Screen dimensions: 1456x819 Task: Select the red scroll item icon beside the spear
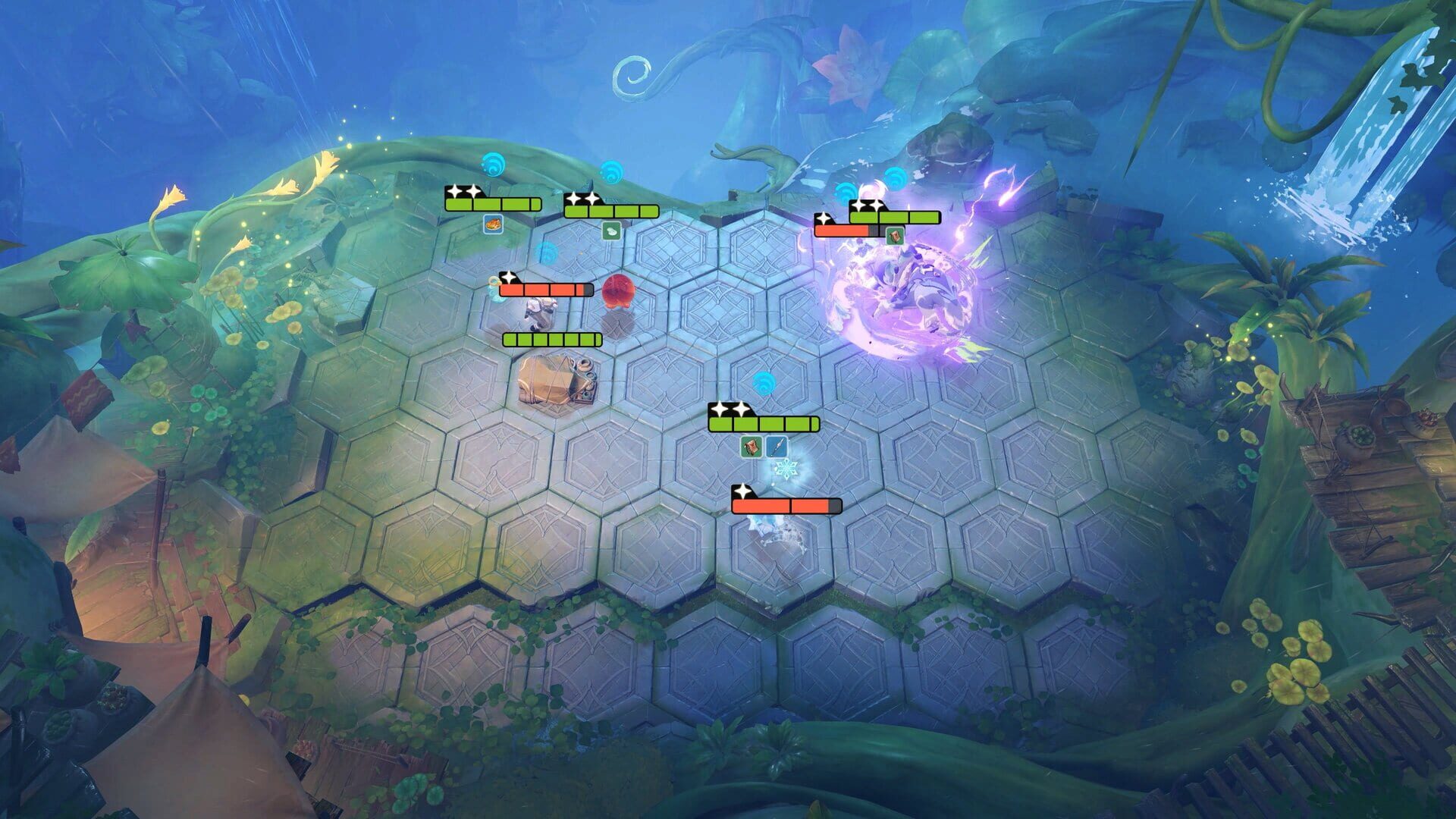tap(752, 447)
